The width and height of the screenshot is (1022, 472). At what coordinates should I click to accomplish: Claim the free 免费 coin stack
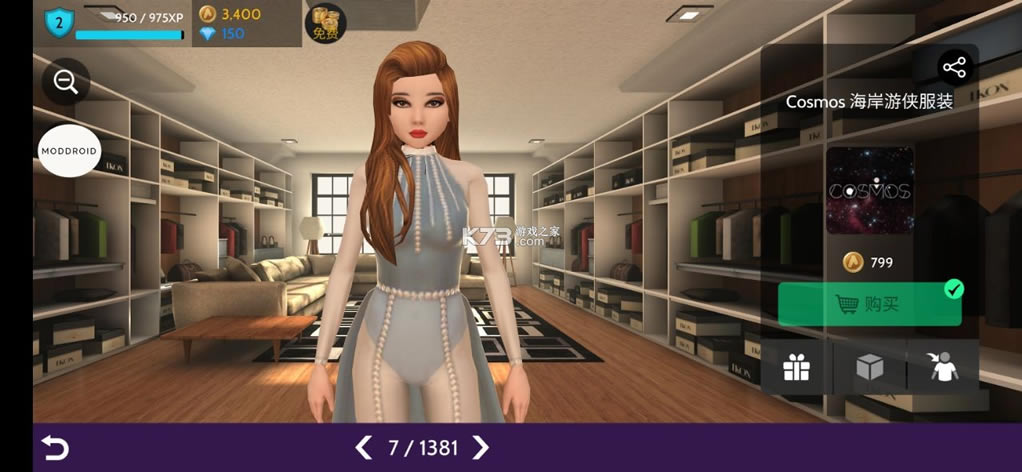tap(325, 23)
